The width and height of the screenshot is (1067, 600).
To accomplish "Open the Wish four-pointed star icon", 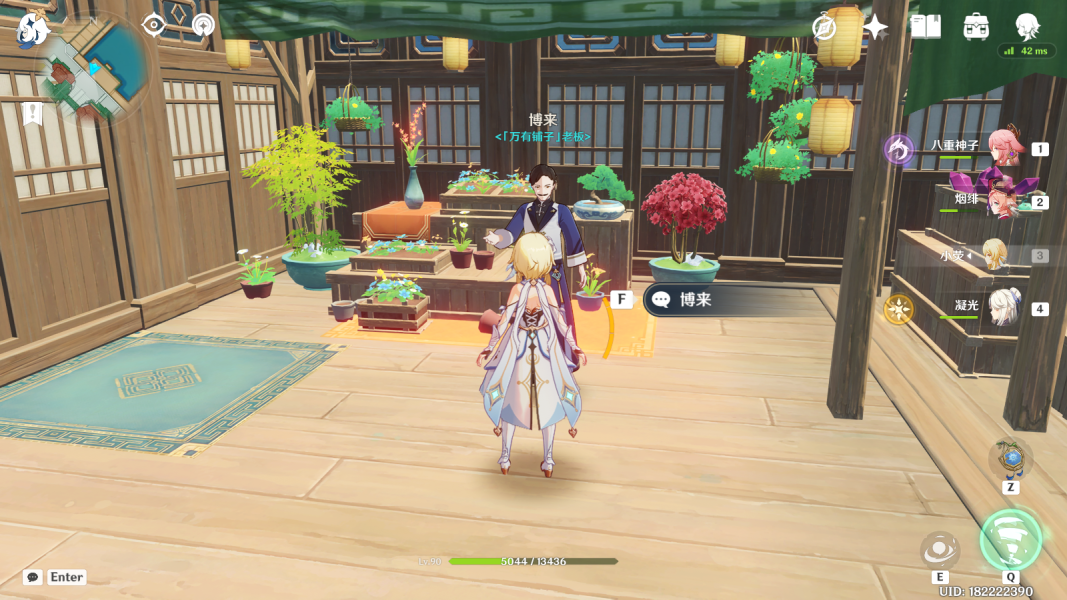I will pos(875,27).
